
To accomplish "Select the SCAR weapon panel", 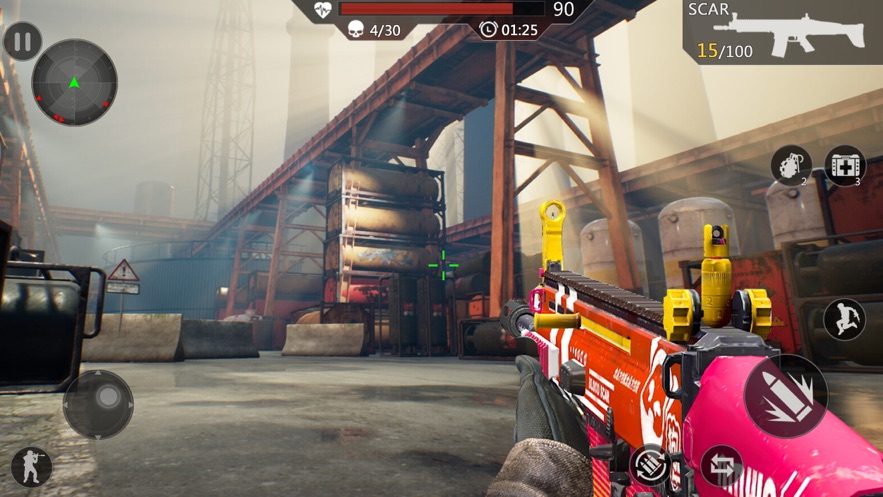I will [x=783, y=31].
